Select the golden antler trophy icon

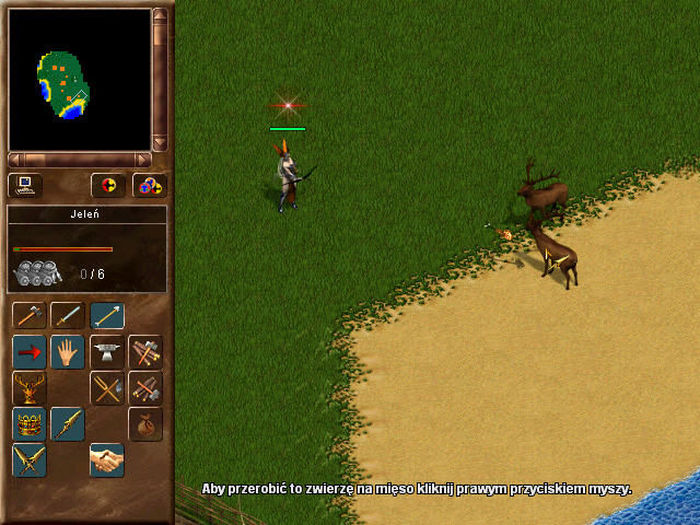(29, 388)
